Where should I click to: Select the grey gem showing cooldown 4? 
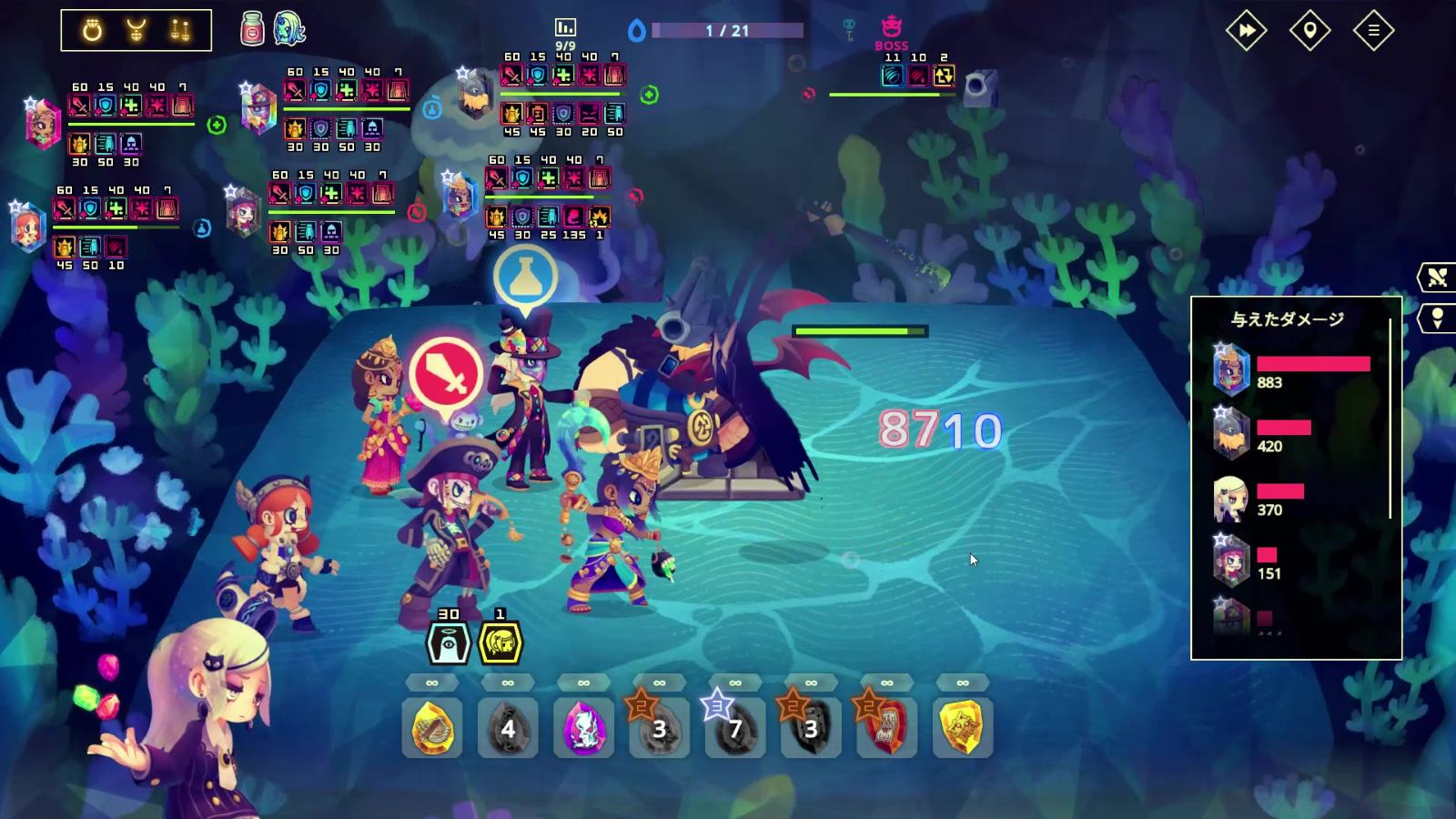click(508, 727)
